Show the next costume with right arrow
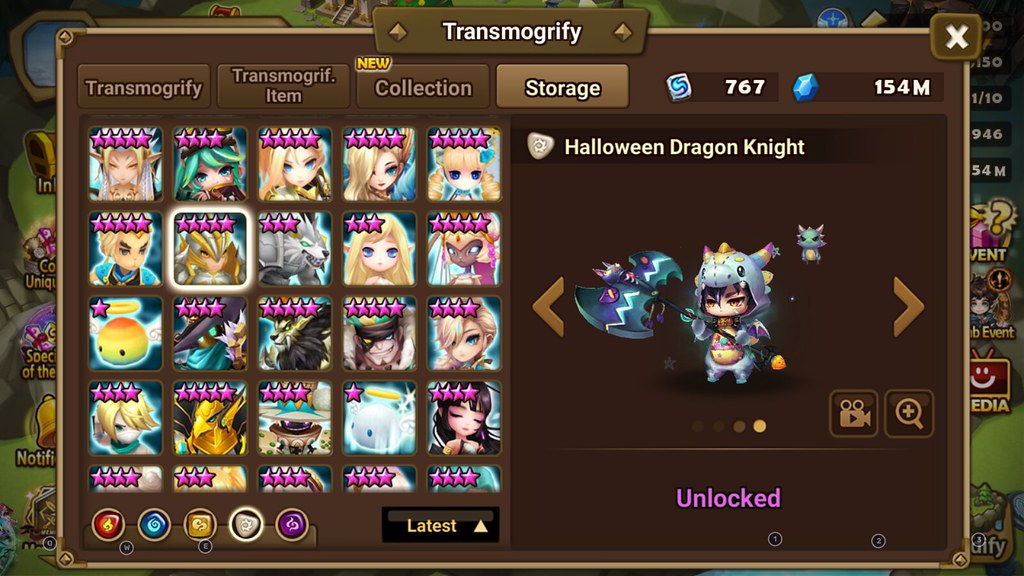The image size is (1024, 576). 907,307
